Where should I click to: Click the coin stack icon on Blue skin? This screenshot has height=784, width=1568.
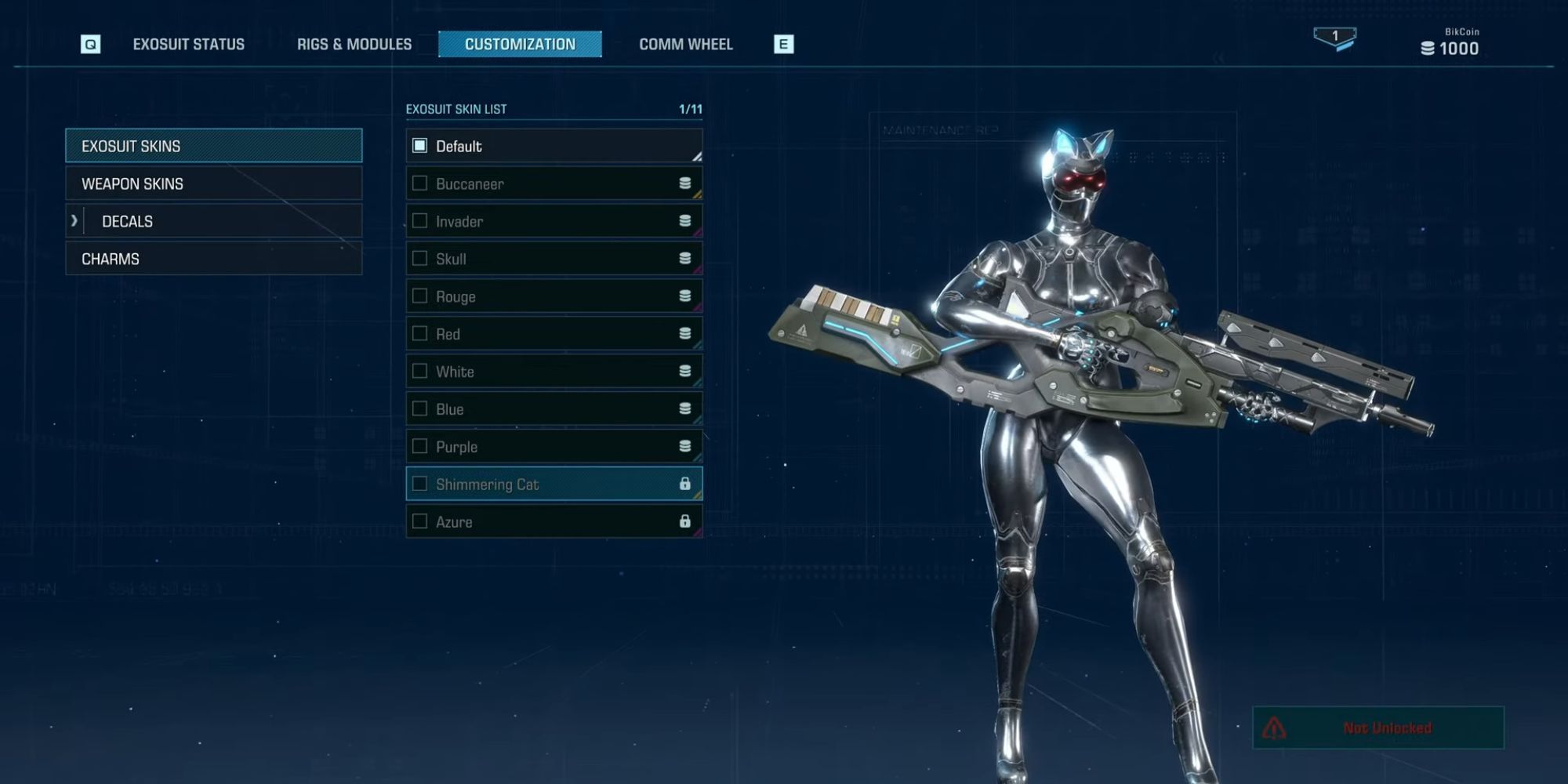click(x=685, y=408)
